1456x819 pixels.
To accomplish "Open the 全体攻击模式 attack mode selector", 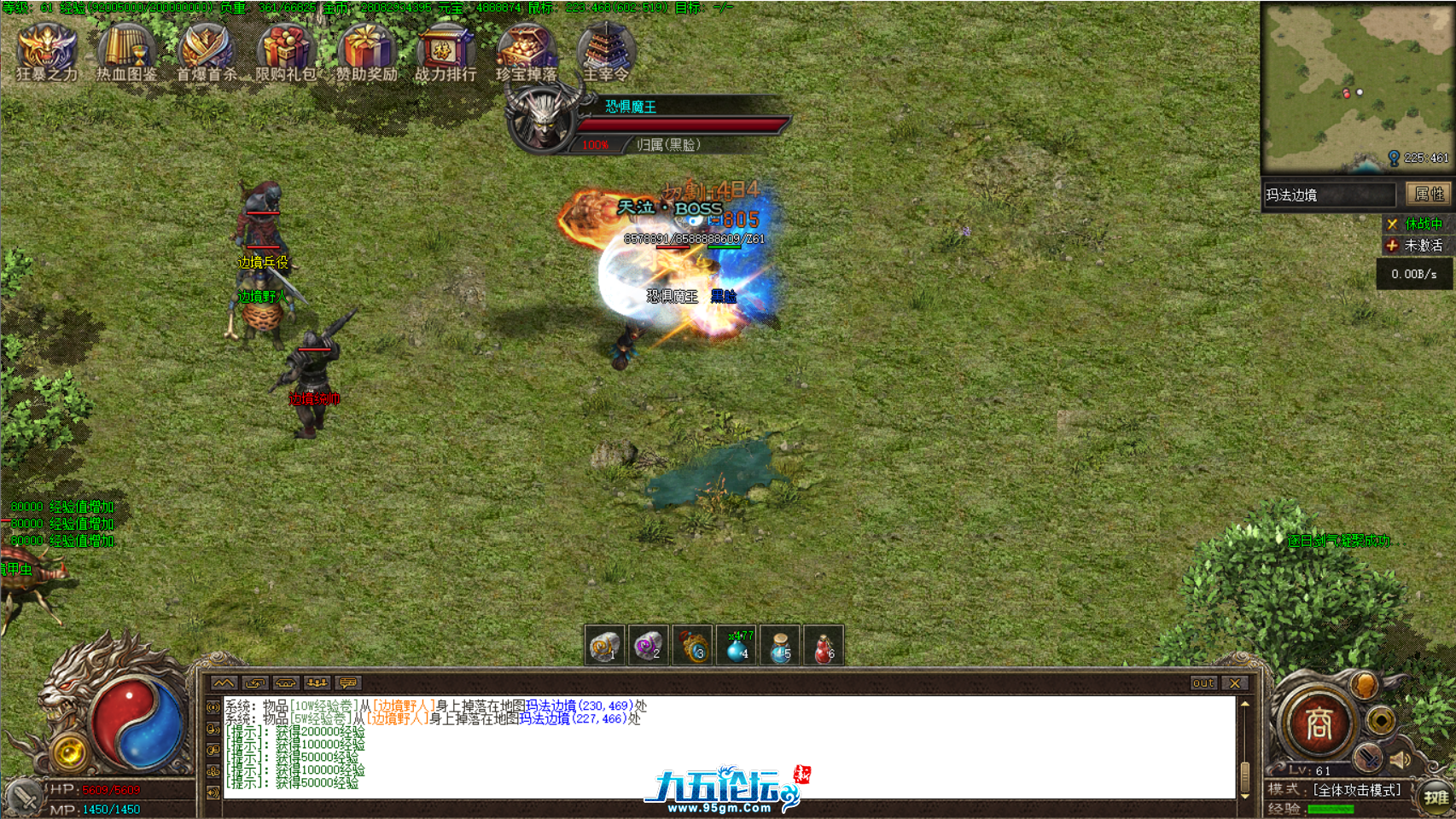I will click(1357, 791).
